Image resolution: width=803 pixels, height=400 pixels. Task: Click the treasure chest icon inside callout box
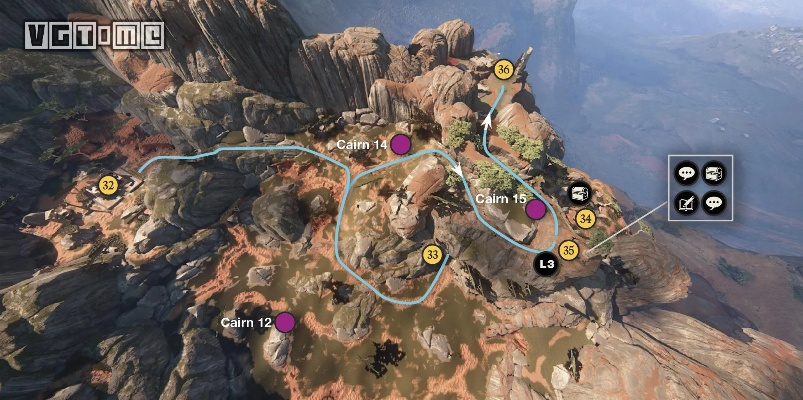tap(712, 173)
